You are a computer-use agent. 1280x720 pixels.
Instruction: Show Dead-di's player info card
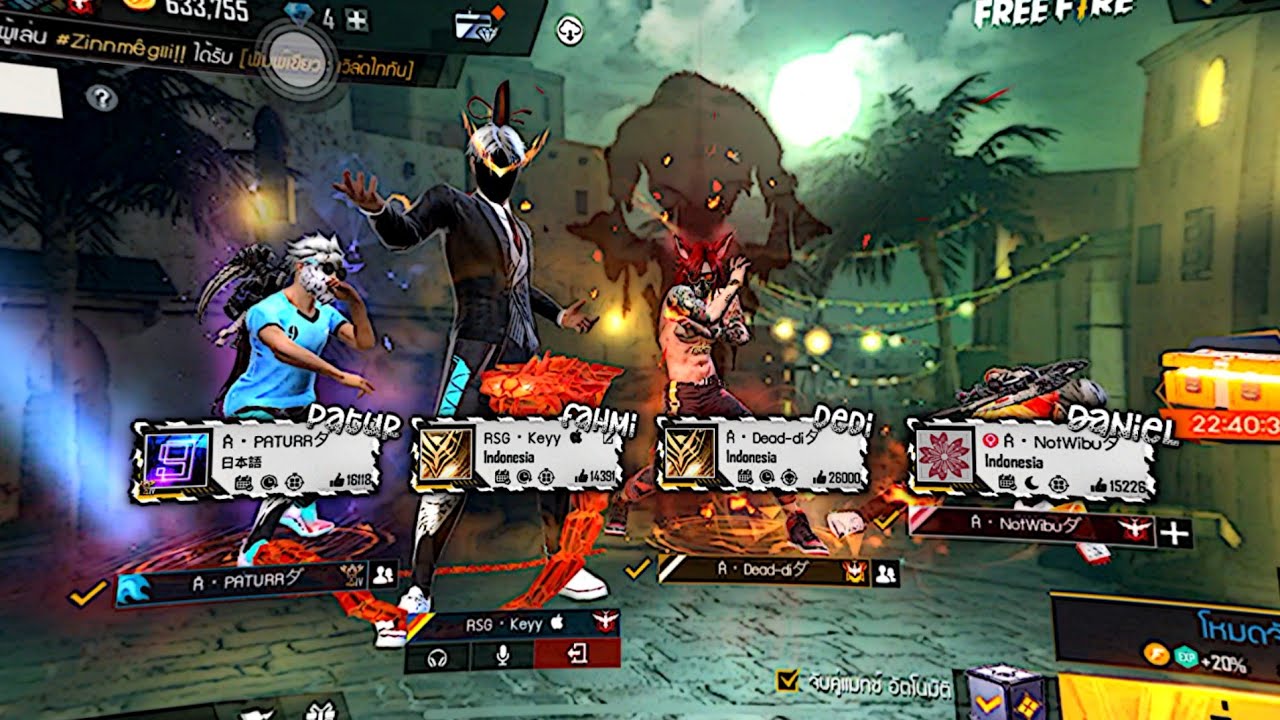click(760, 455)
